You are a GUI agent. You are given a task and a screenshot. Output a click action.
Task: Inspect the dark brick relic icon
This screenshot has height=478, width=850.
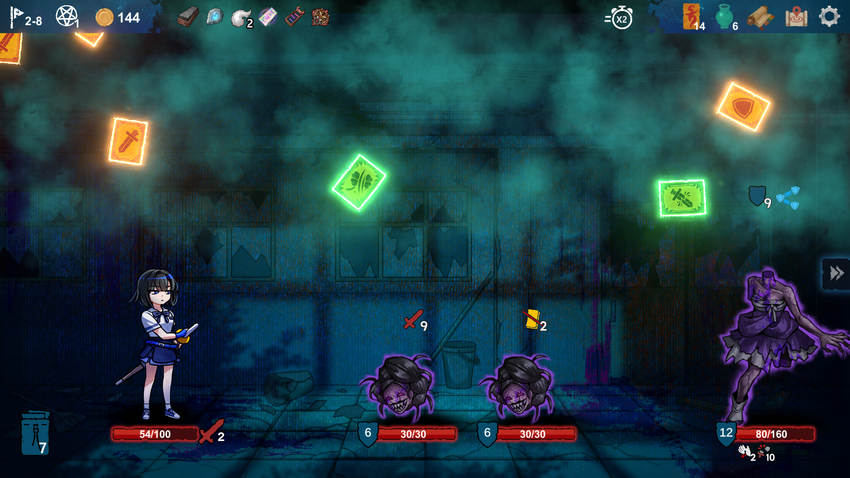click(189, 16)
